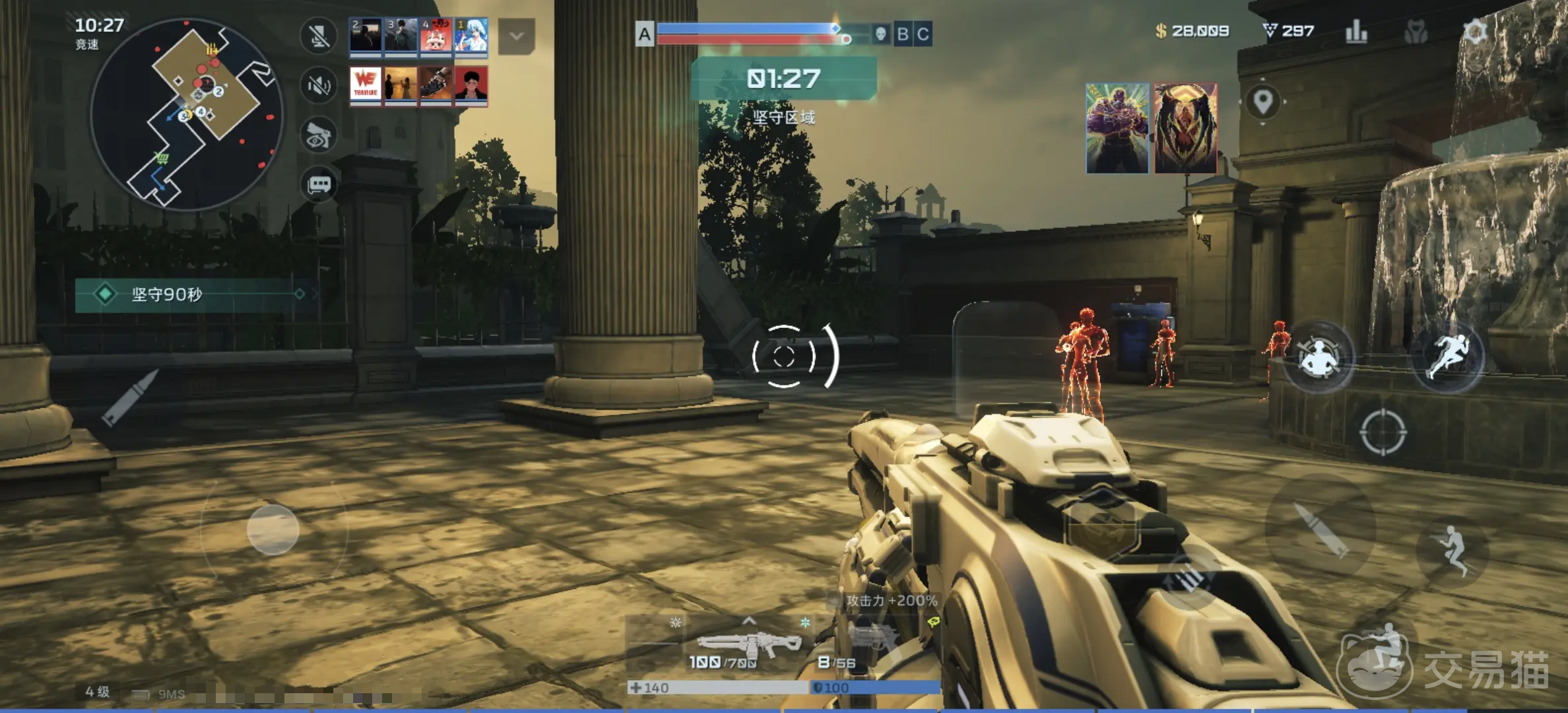1568x713 pixels.
Task: Open the chat message bubble
Action: pos(319,184)
